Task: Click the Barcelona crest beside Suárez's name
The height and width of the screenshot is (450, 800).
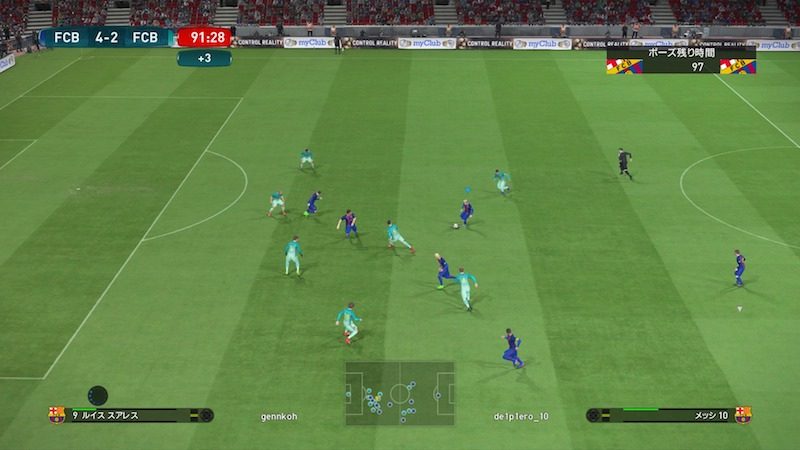Action: click(x=56, y=415)
